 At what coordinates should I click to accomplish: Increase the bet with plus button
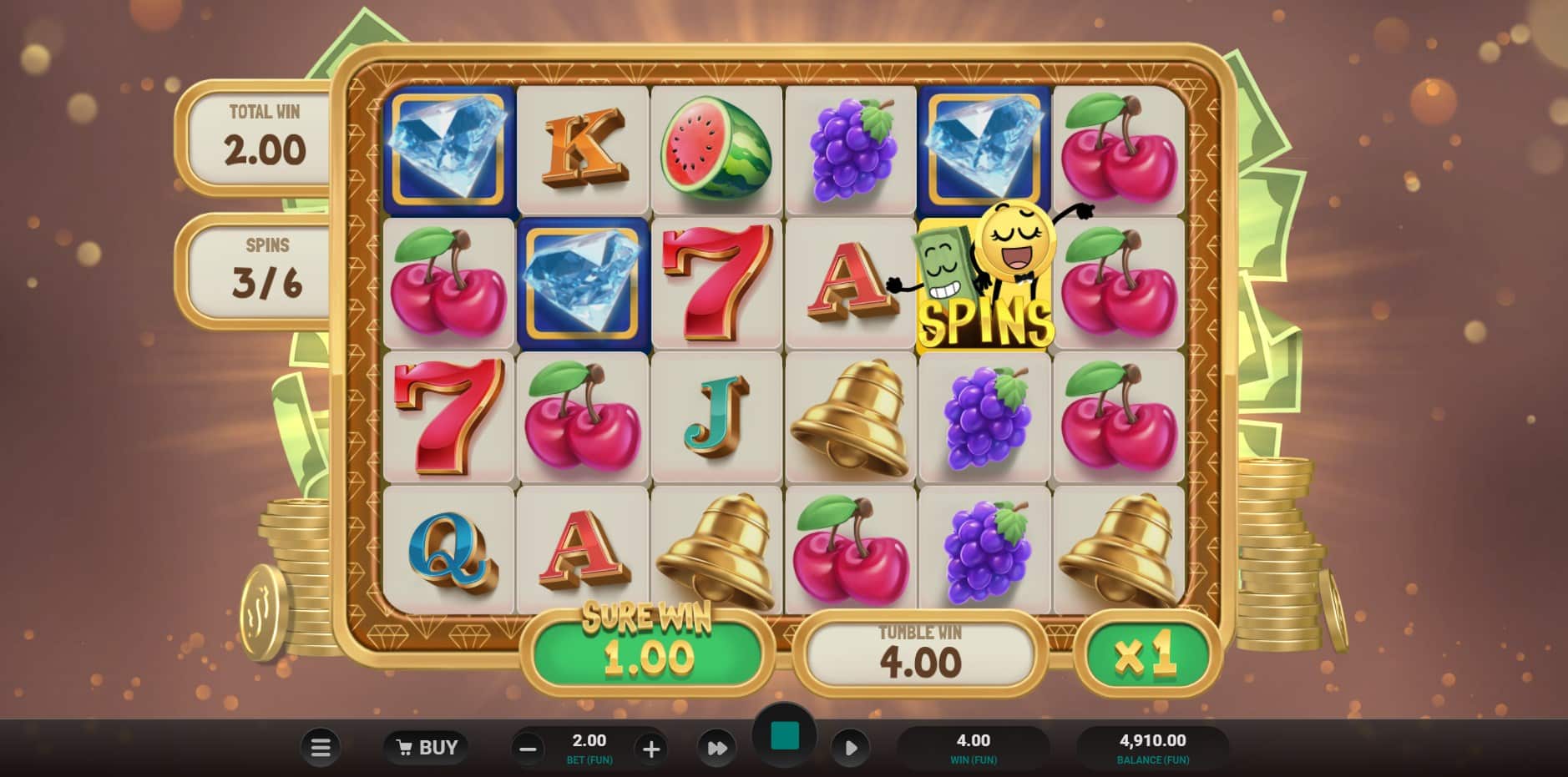click(651, 749)
